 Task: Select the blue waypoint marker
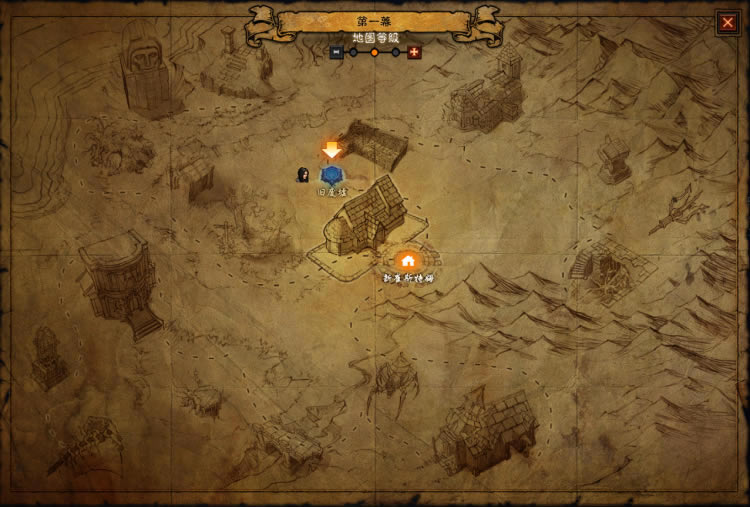tap(331, 174)
